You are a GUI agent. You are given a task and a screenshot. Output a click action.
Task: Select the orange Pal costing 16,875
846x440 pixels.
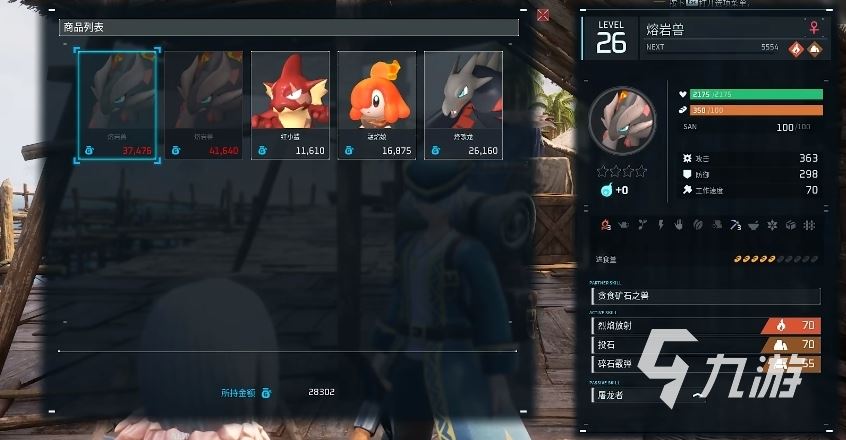(x=376, y=105)
